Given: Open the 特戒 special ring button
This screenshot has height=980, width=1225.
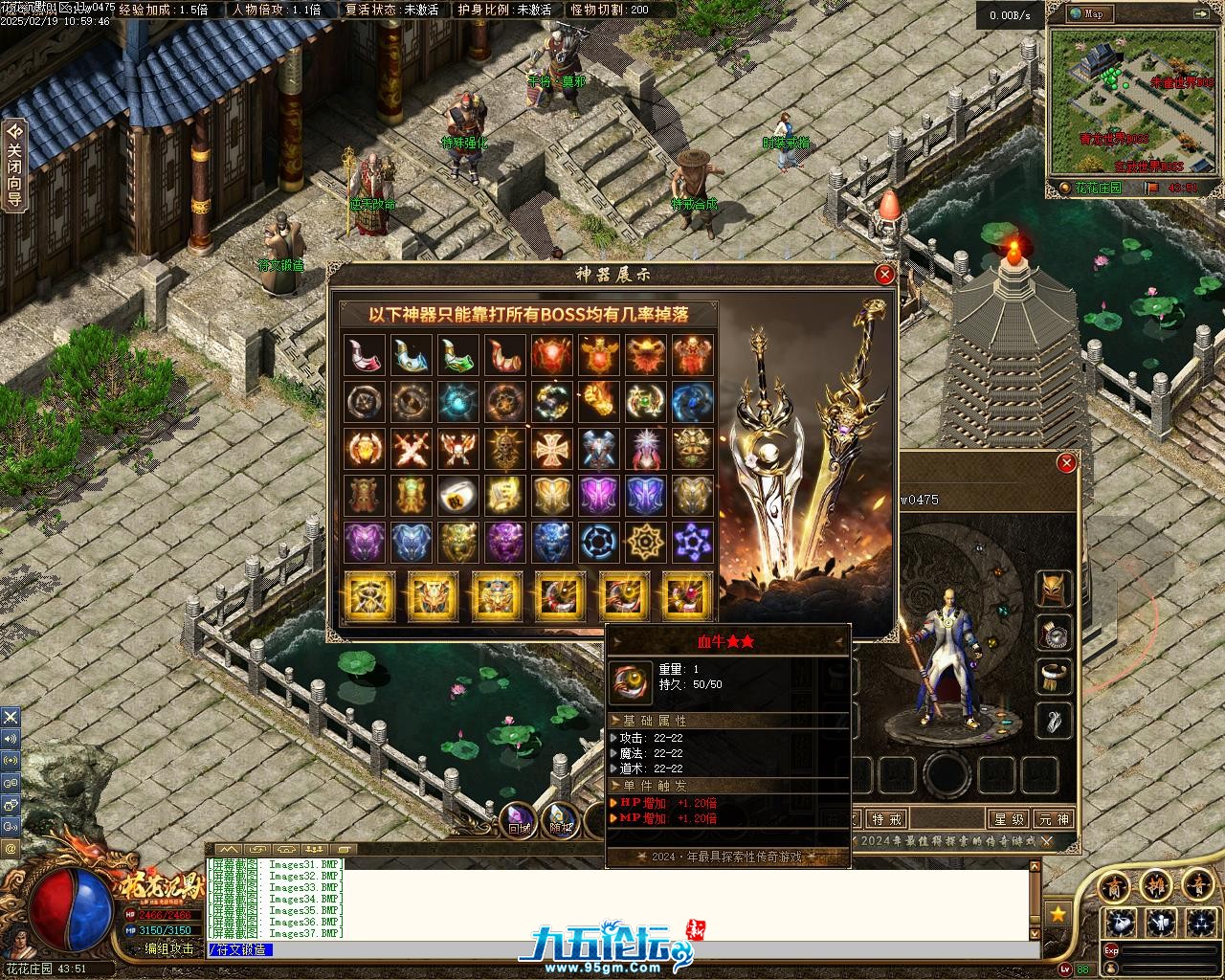Looking at the screenshot, I should pos(887,819).
